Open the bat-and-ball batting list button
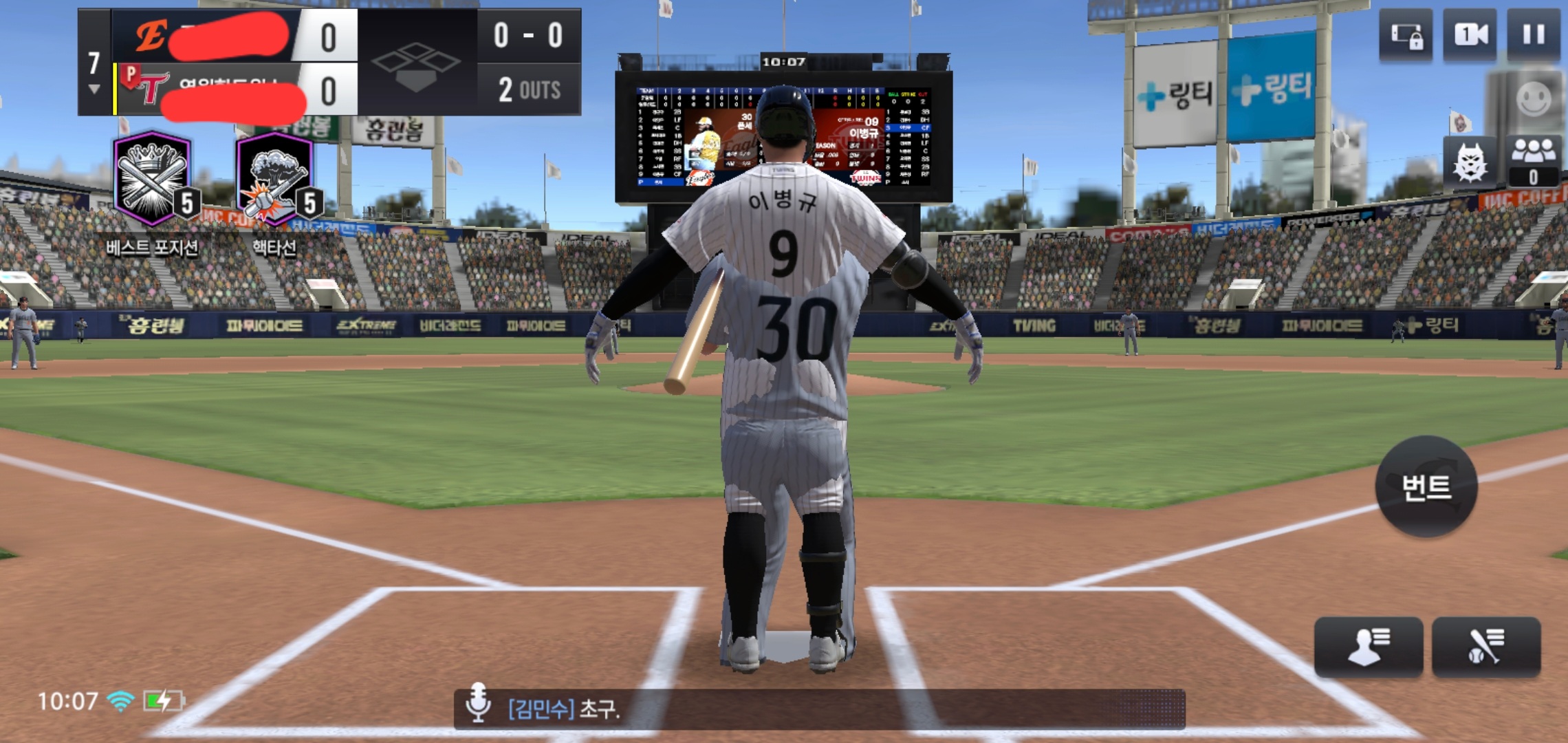1568x743 pixels. [x=1485, y=647]
